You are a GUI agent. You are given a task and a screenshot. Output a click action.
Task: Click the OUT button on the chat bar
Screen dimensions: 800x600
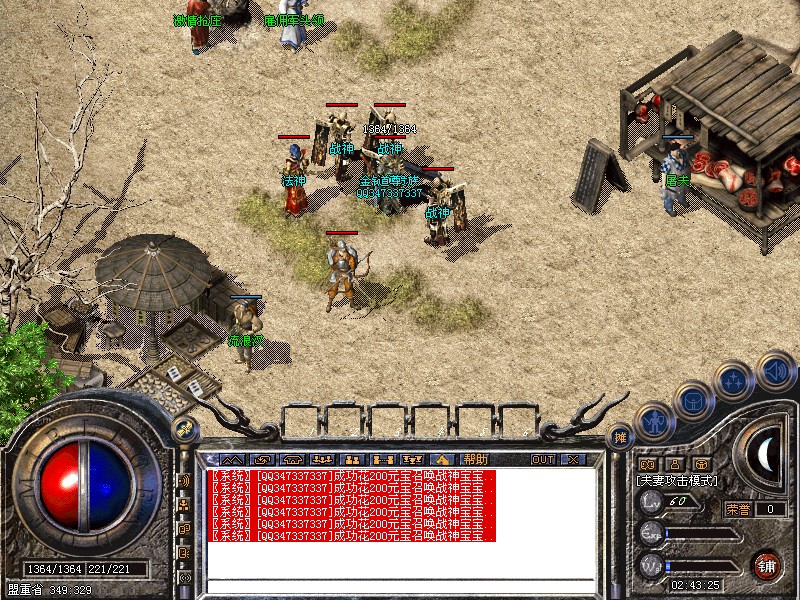click(x=542, y=459)
